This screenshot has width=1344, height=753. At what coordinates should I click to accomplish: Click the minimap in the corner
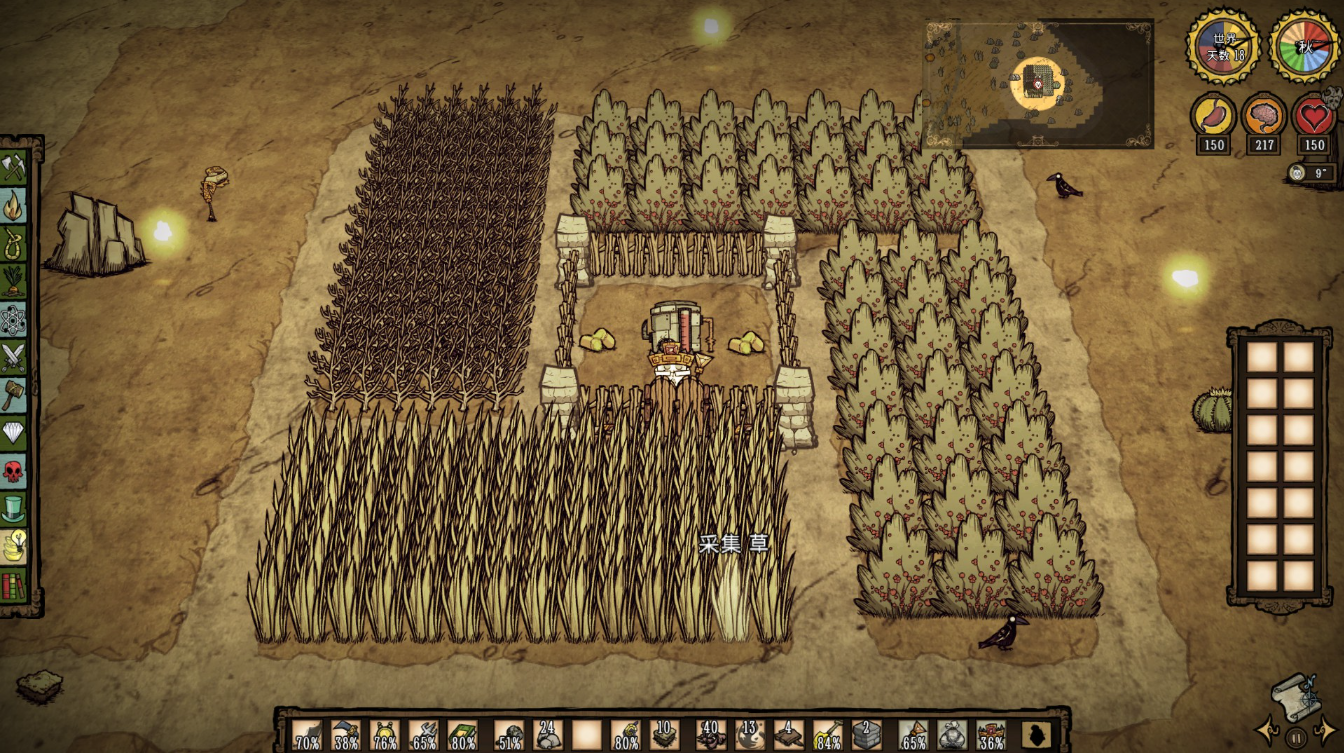1038,84
